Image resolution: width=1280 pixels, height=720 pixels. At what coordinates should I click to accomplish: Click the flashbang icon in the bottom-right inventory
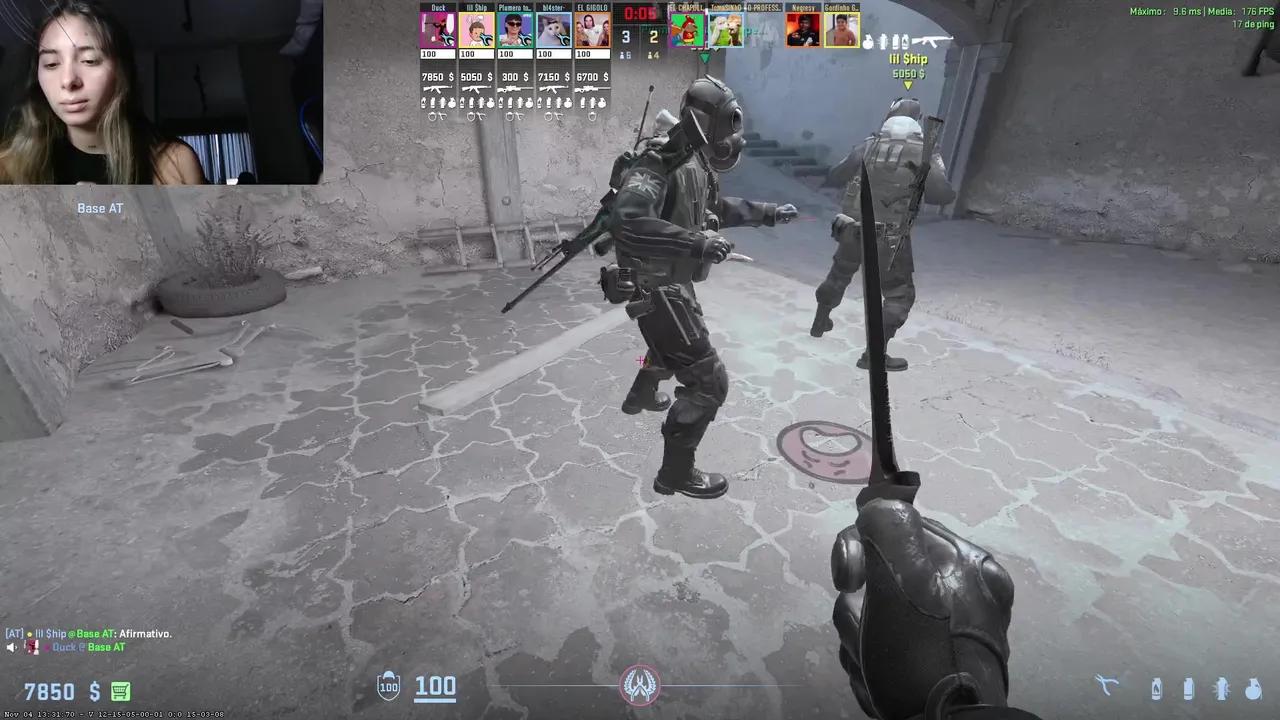[x=1222, y=690]
